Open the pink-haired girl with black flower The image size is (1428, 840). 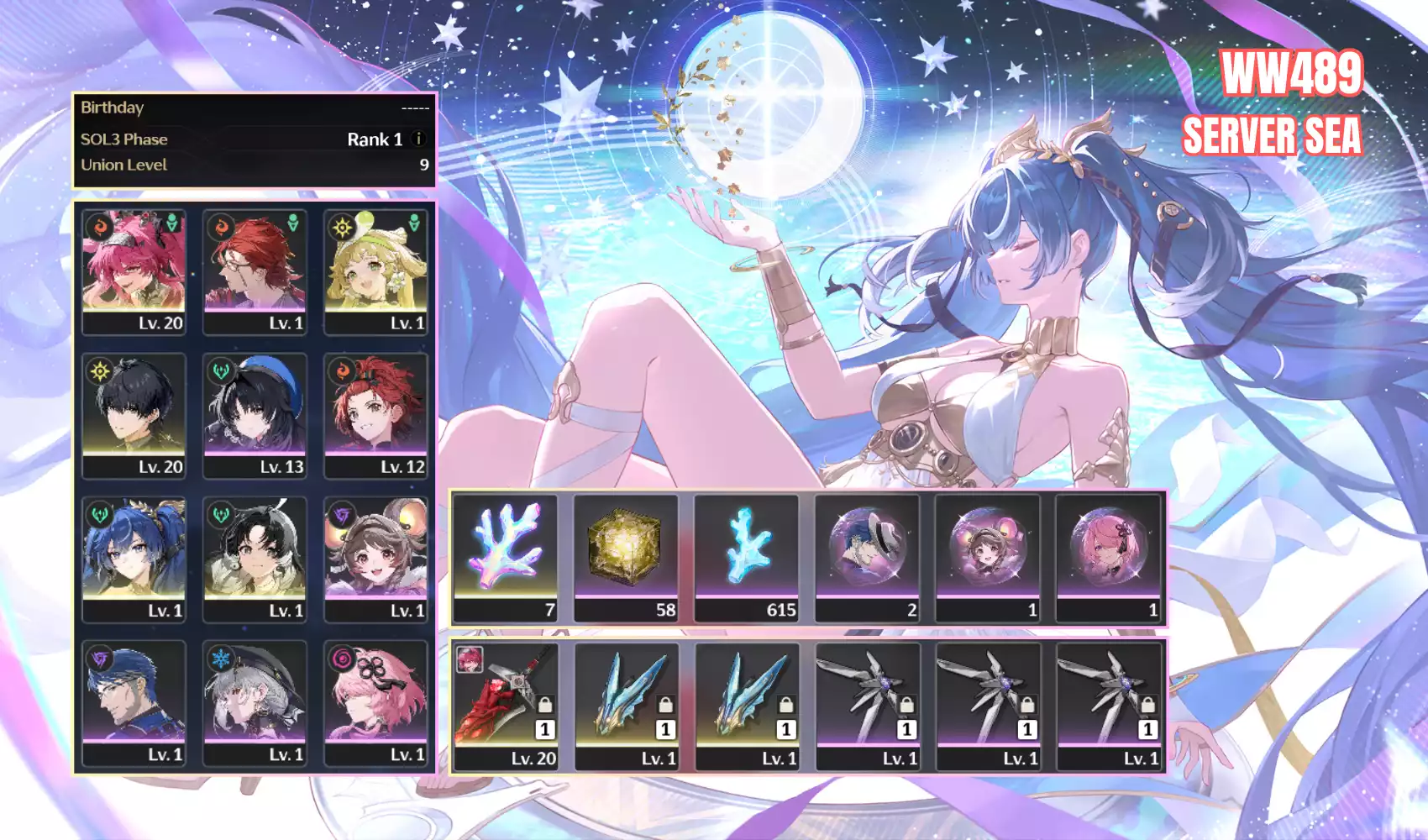click(x=375, y=702)
